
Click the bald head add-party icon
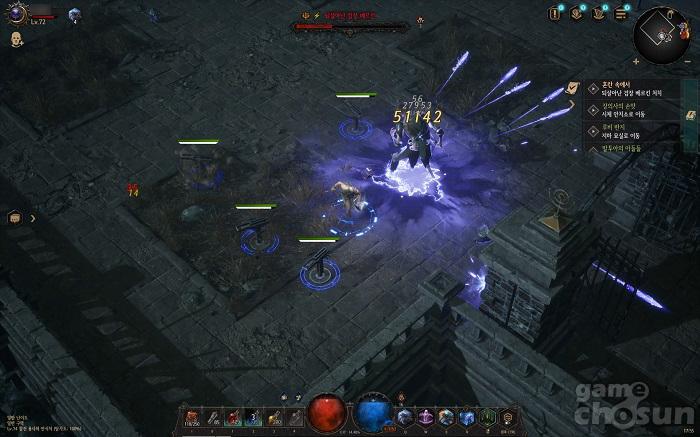pos(17,39)
